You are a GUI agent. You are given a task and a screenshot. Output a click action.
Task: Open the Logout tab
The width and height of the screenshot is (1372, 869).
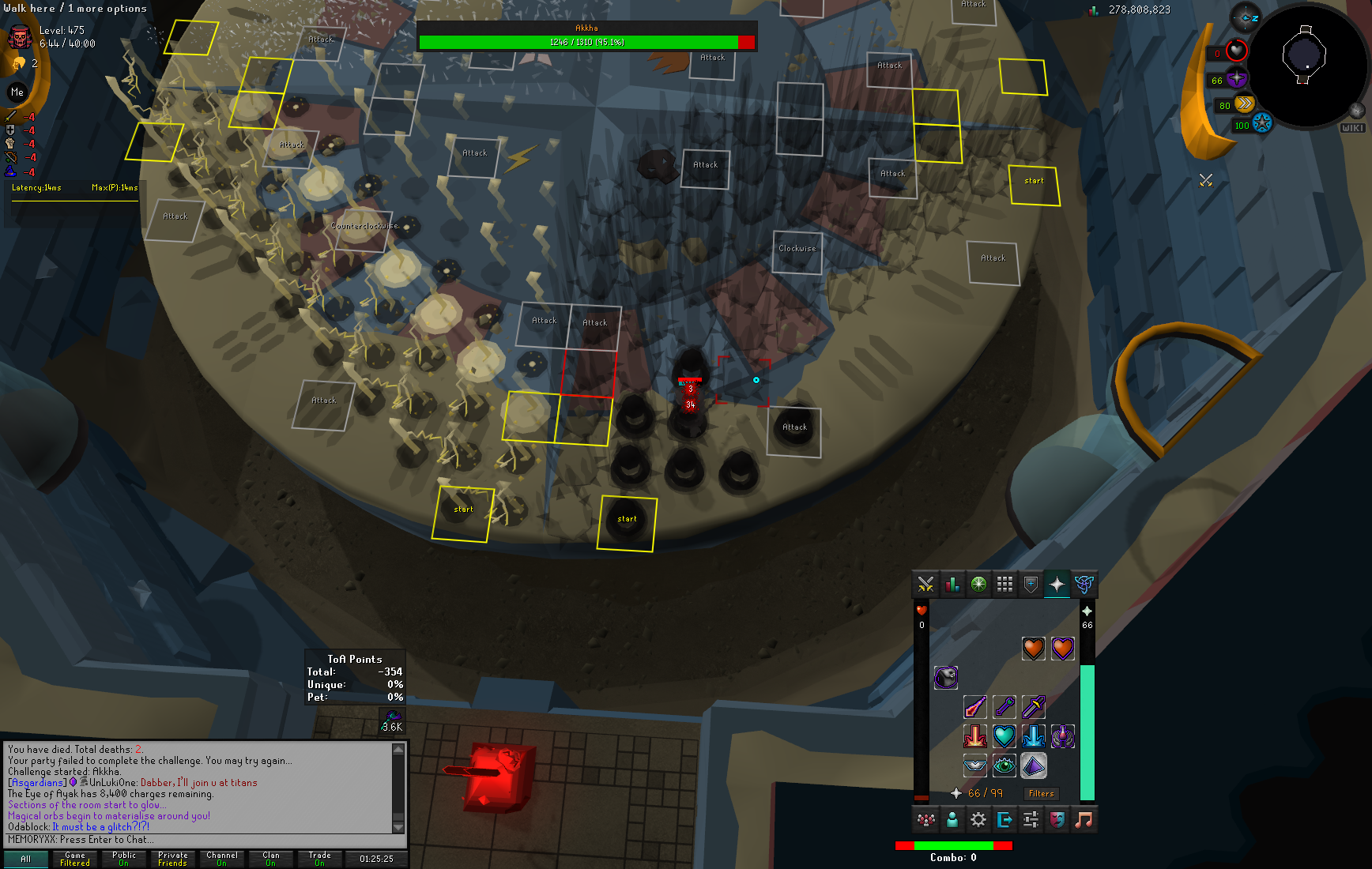(1004, 819)
